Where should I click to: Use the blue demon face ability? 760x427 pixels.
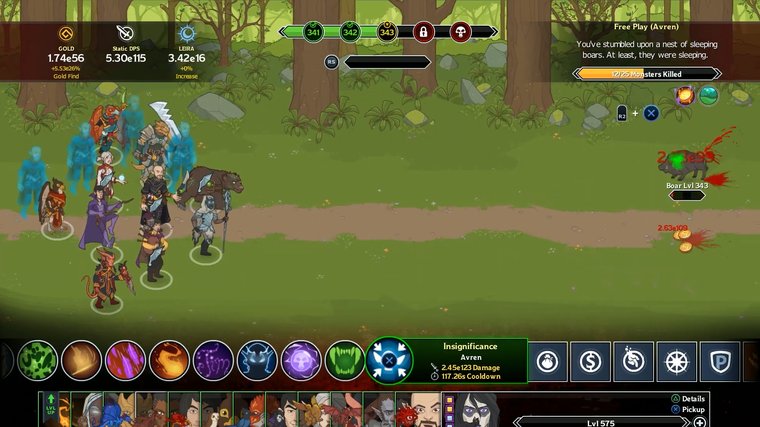click(x=257, y=360)
